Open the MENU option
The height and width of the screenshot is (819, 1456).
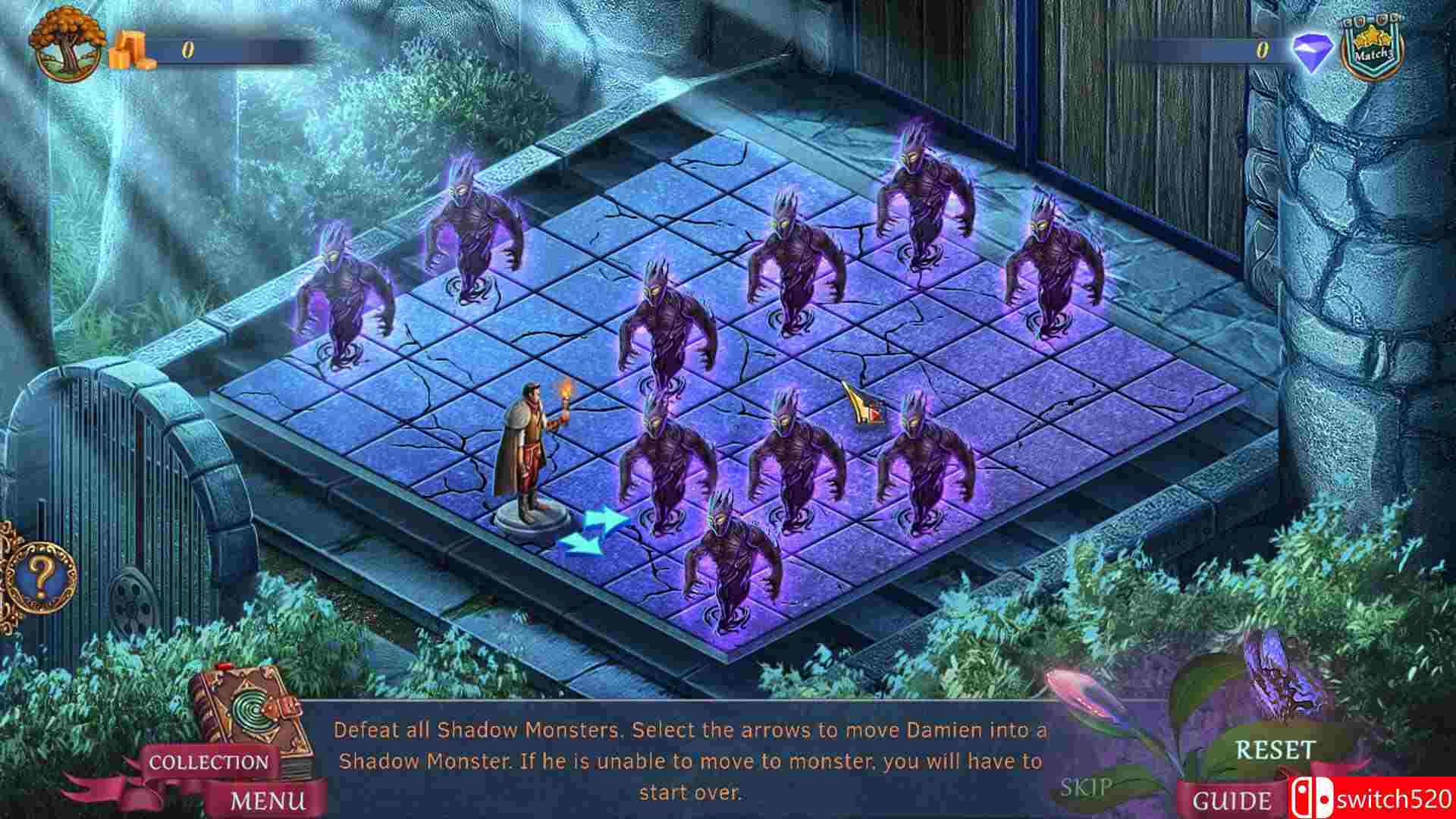pos(269,798)
